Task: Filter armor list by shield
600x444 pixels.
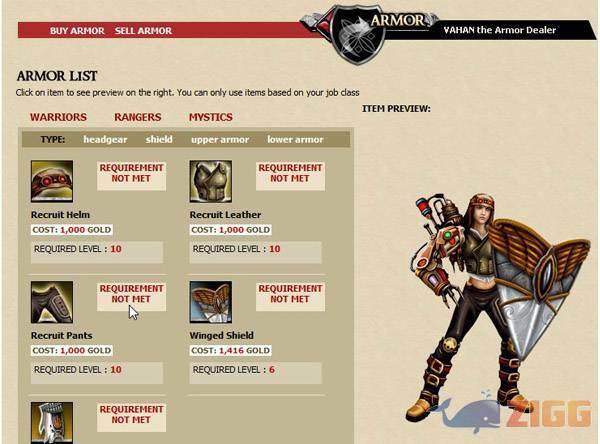Action: point(159,140)
